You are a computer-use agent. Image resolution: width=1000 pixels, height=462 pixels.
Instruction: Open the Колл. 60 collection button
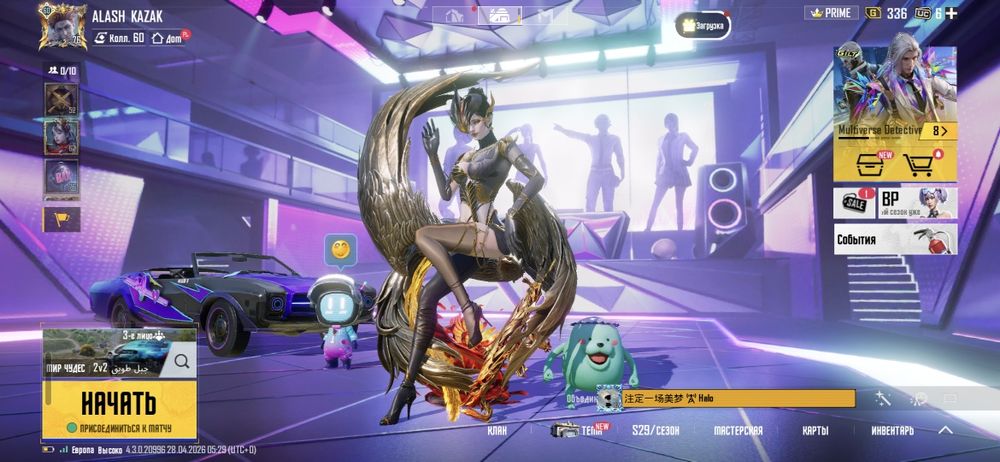pyautogui.click(x=120, y=38)
